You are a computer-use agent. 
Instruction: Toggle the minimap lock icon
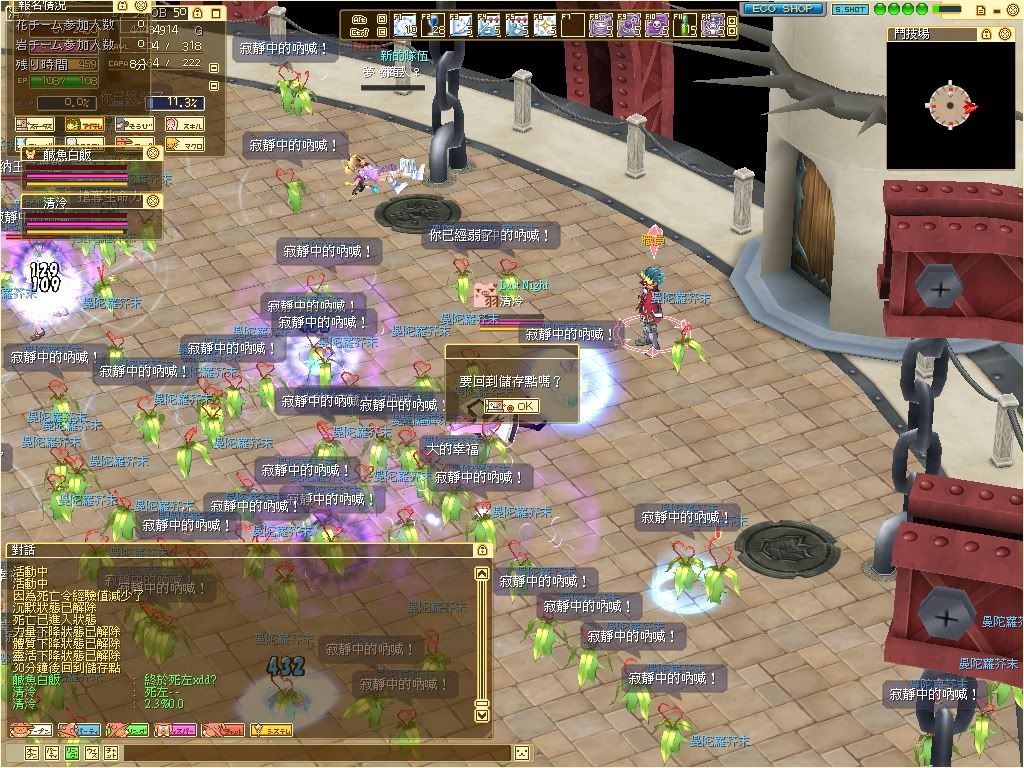click(987, 33)
